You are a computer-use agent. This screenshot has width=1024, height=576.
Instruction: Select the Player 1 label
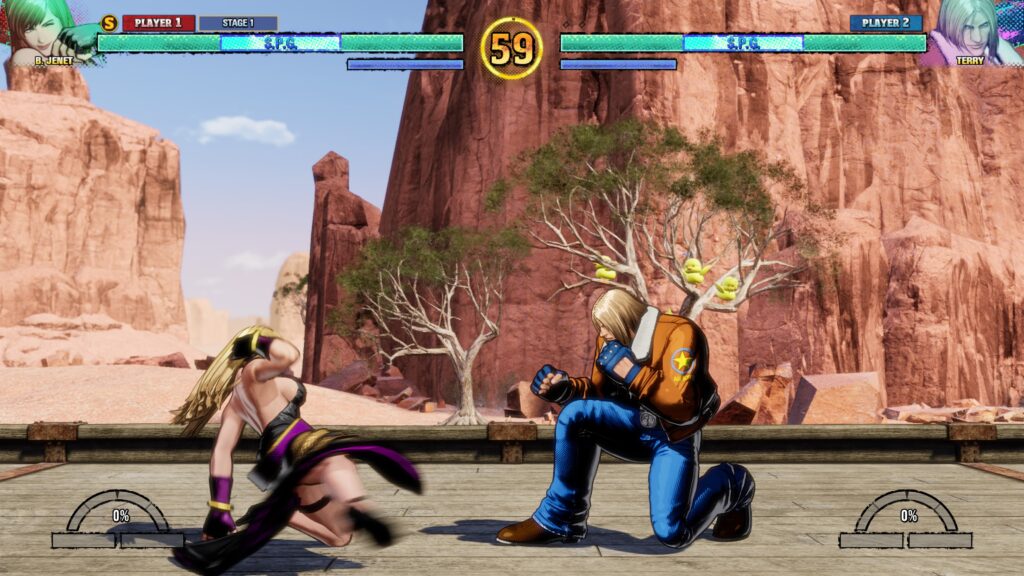pyautogui.click(x=158, y=23)
